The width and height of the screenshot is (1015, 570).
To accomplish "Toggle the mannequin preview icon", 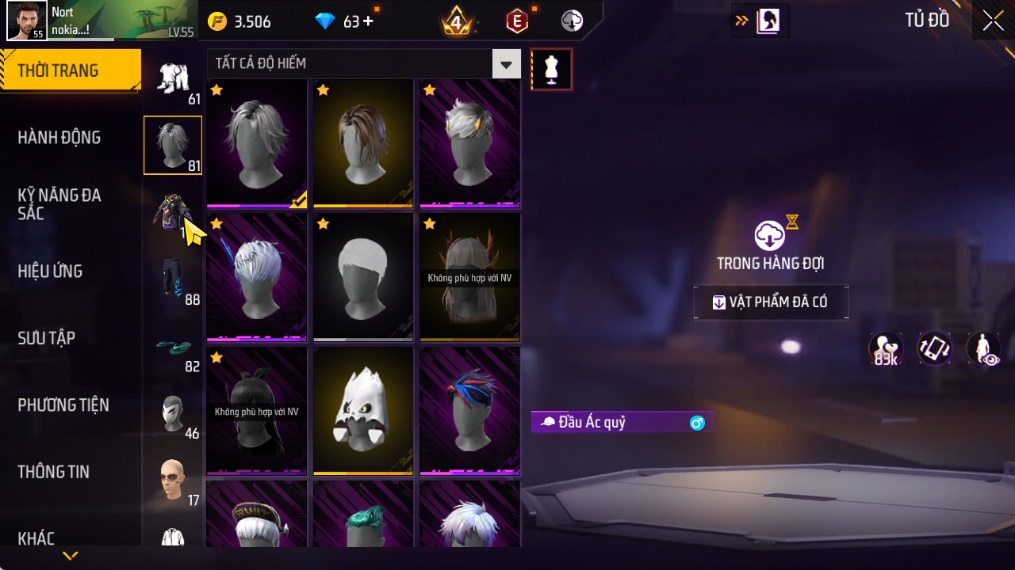I will coord(551,69).
